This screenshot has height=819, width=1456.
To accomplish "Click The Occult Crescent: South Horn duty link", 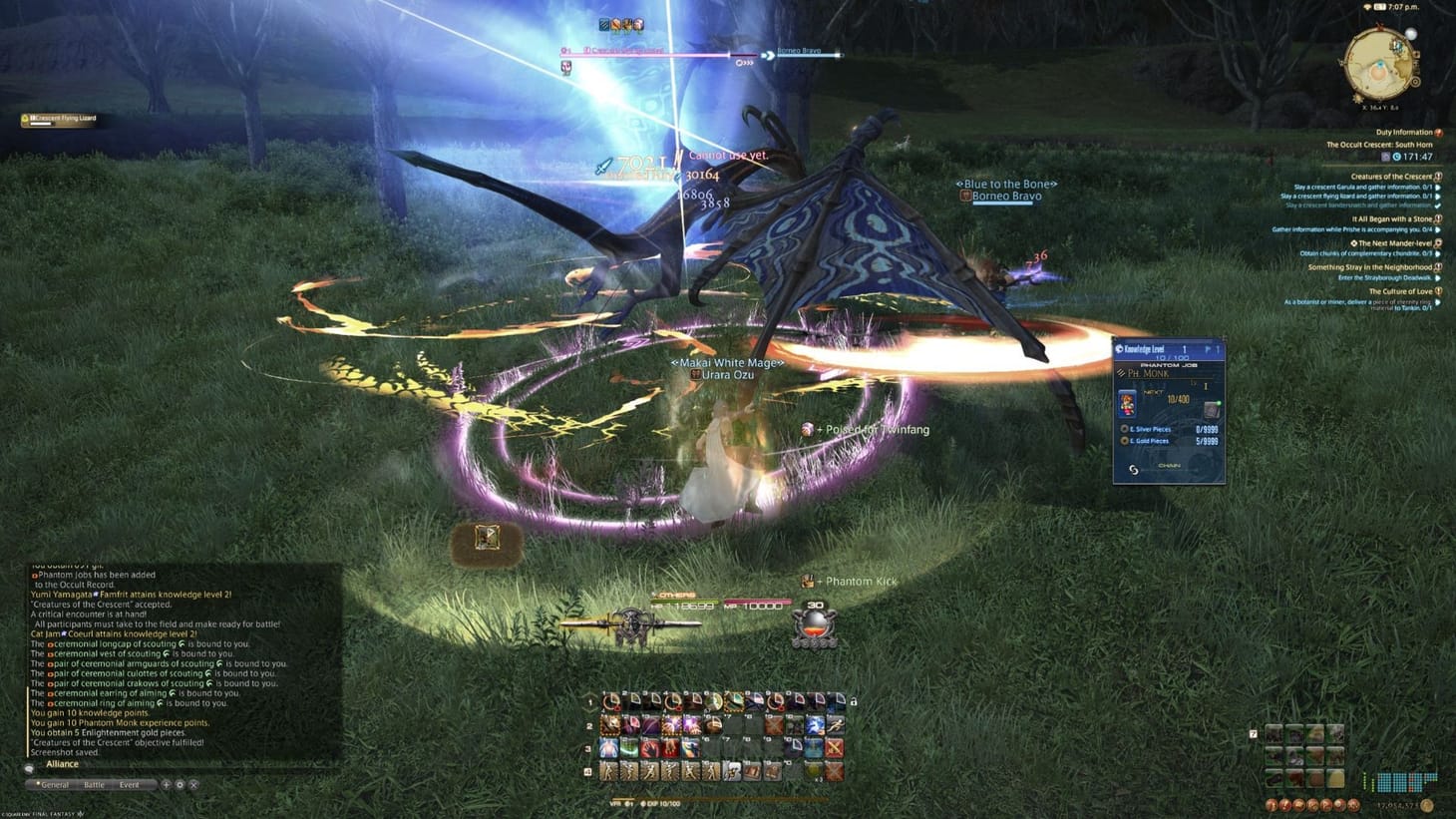I will click(1379, 144).
